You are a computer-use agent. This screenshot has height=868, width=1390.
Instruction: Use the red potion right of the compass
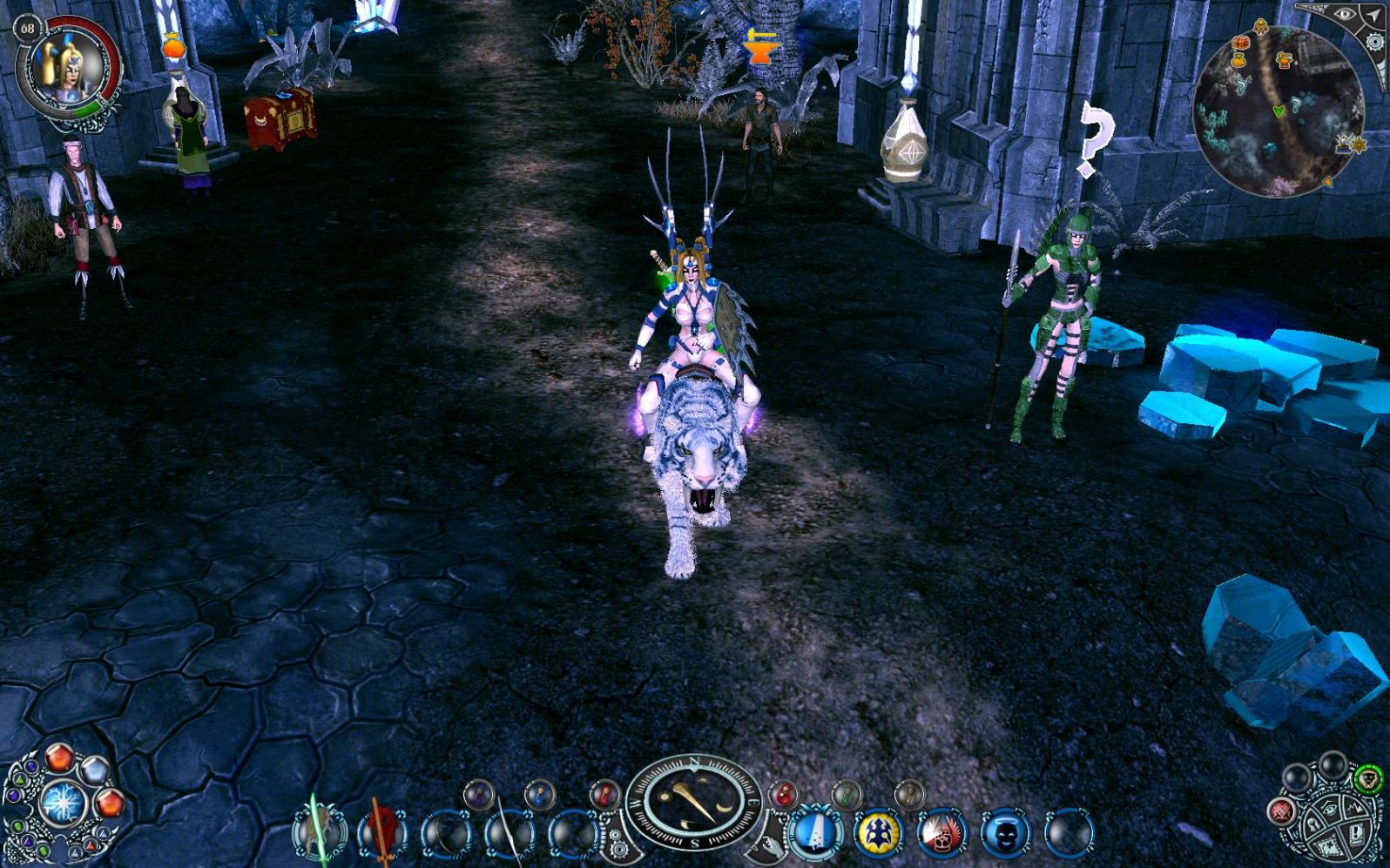784,794
